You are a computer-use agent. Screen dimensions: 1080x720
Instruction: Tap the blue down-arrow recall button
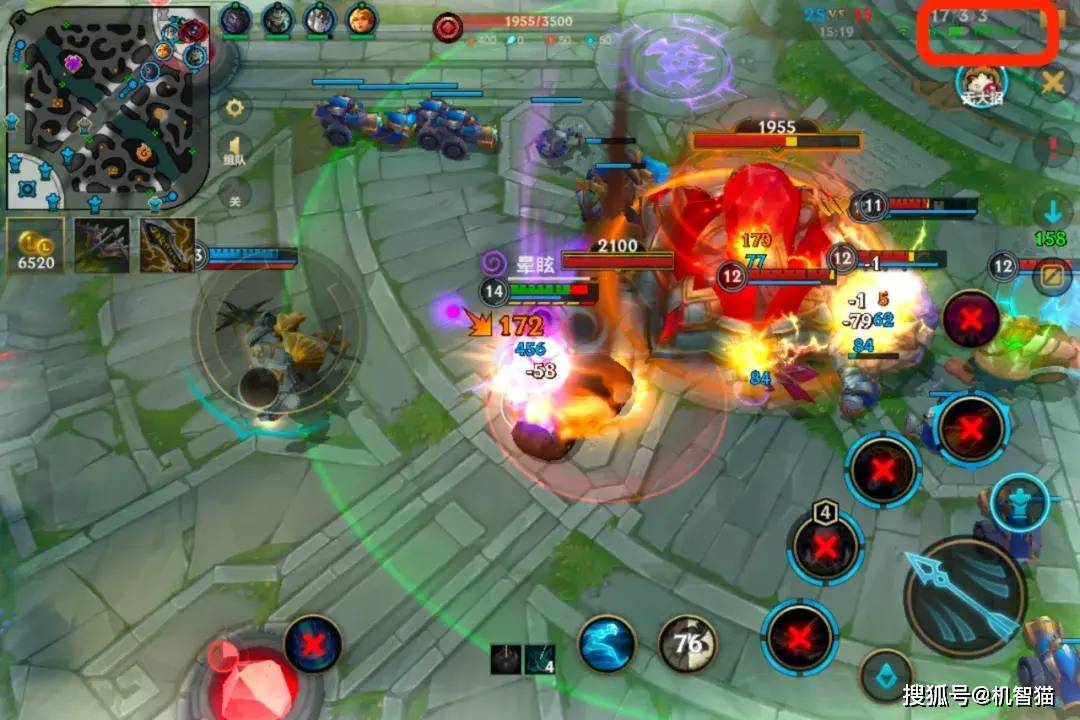pos(1052,212)
